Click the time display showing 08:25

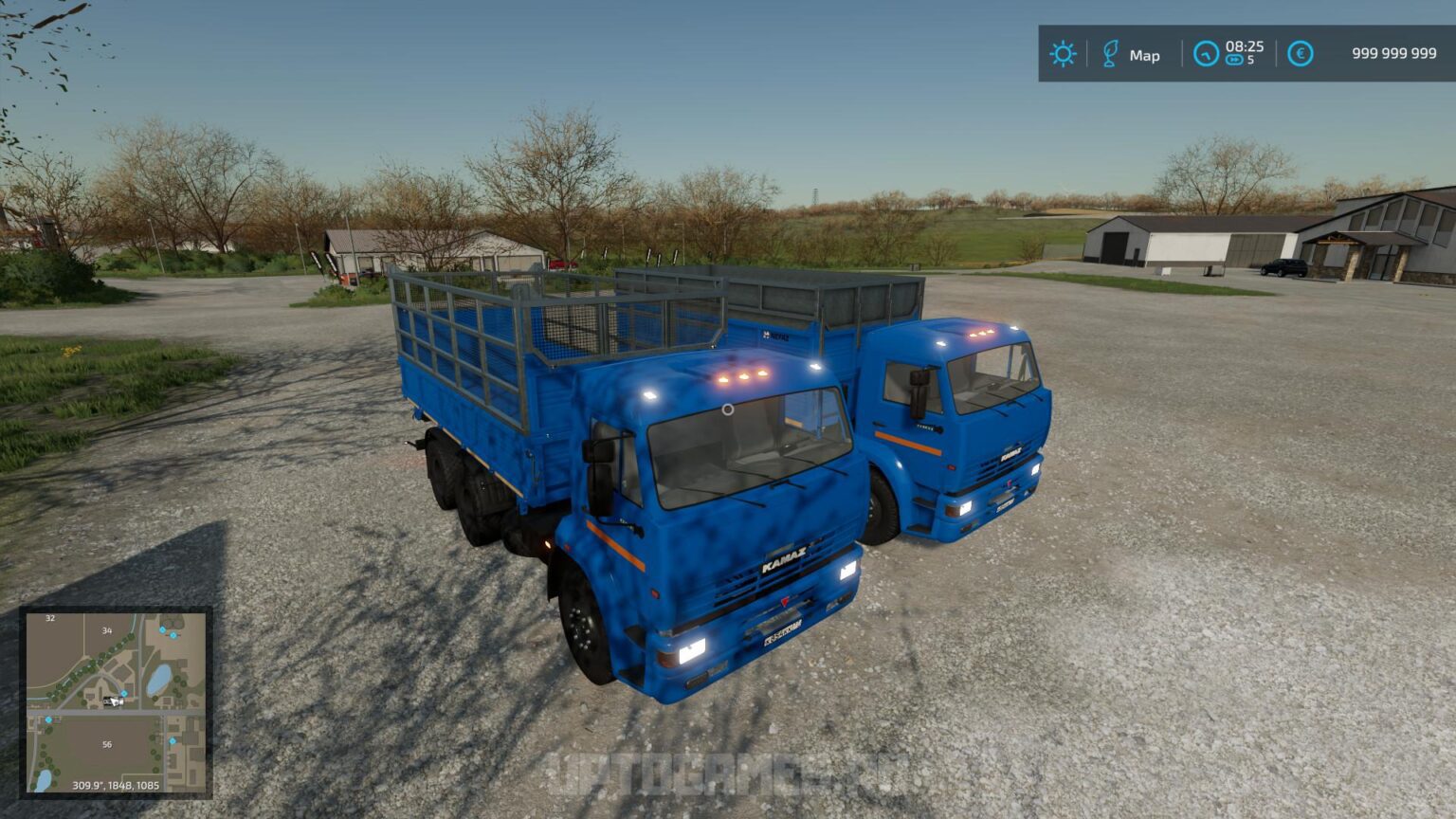[x=1245, y=47]
